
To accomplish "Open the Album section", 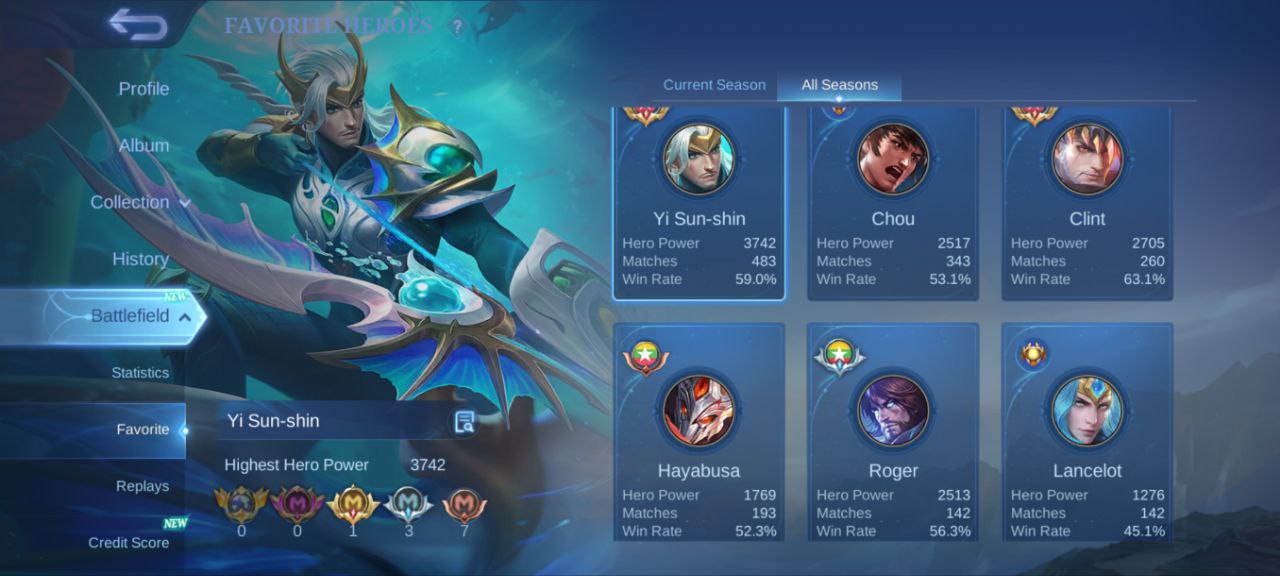I will (143, 146).
